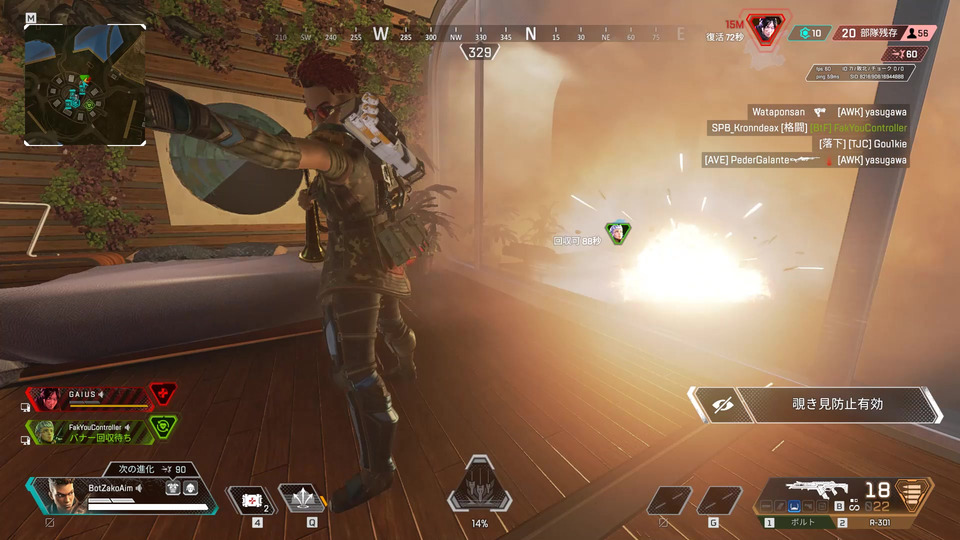Screen dimensions: 960x540
Task: Trigger the ultimate ability at 14%
Action: [x=479, y=489]
